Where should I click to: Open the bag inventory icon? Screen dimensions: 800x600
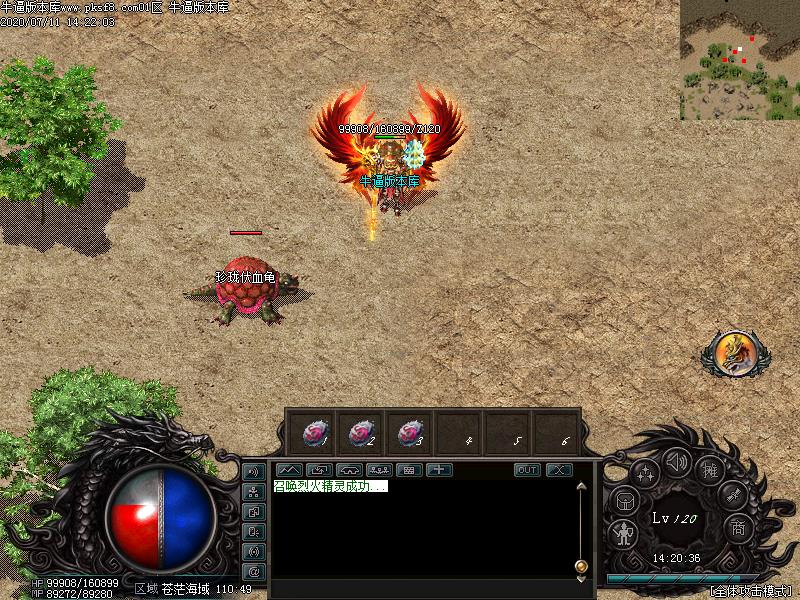(623, 500)
